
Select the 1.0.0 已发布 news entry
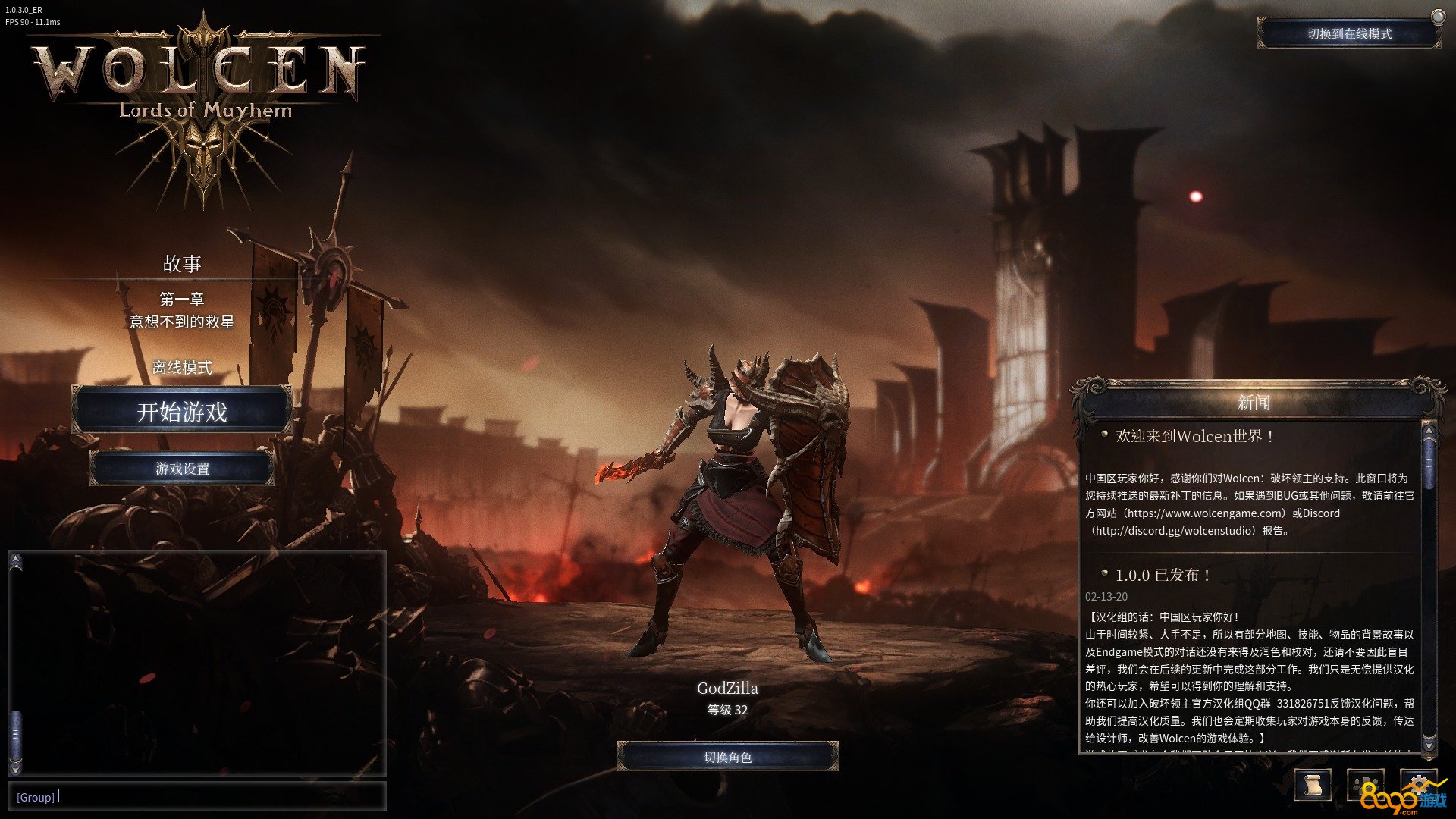[1162, 575]
